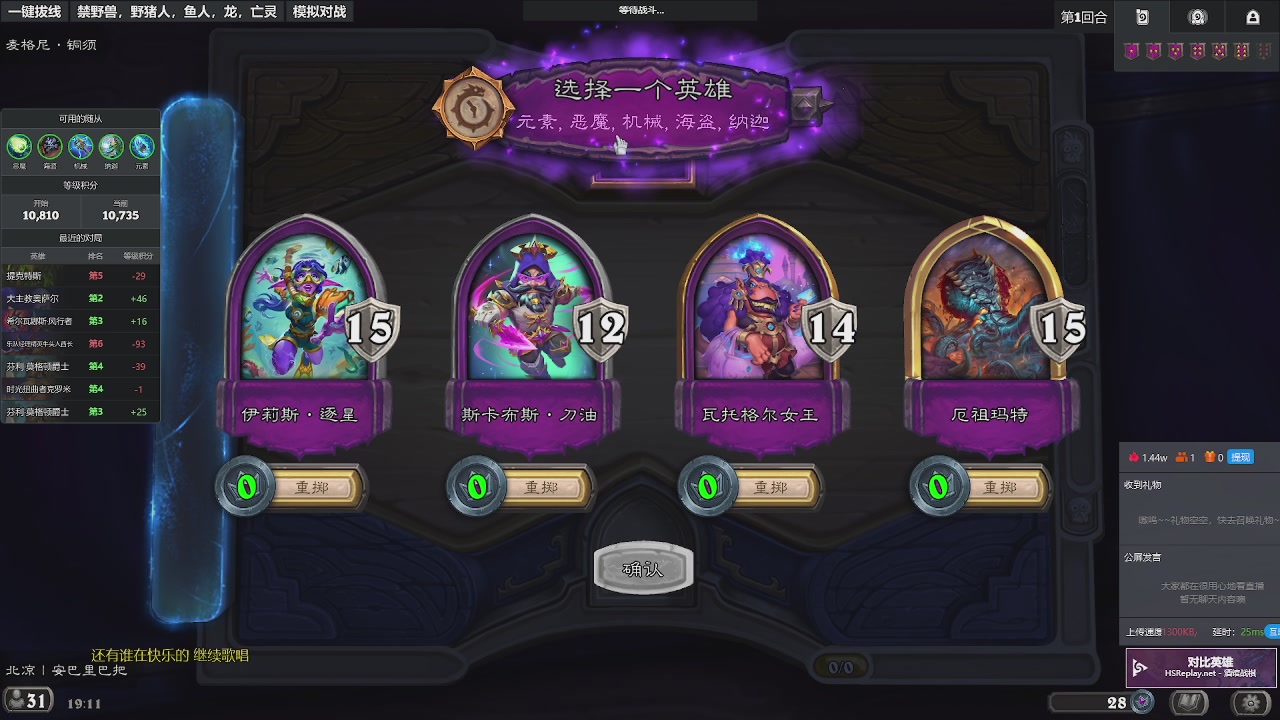Screen dimensions: 1280x720
Task: Open the 可用的随从 panel header
Action: (80, 117)
